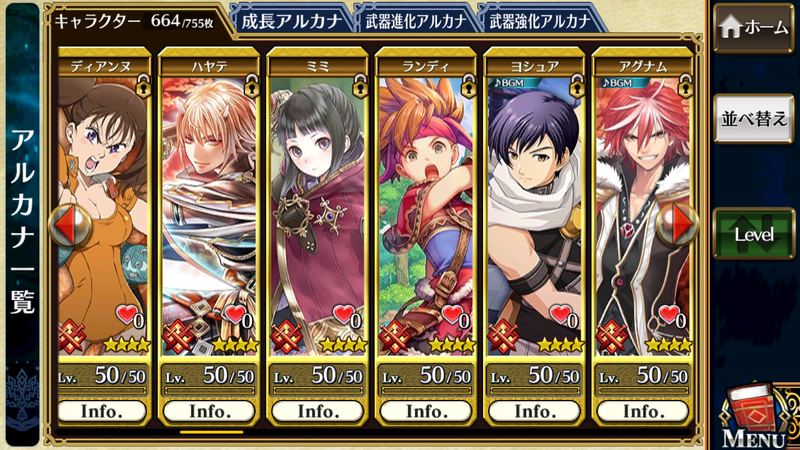View Info for ヨシュア
The width and height of the screenshot is (800, 450).
pos(532,411)
